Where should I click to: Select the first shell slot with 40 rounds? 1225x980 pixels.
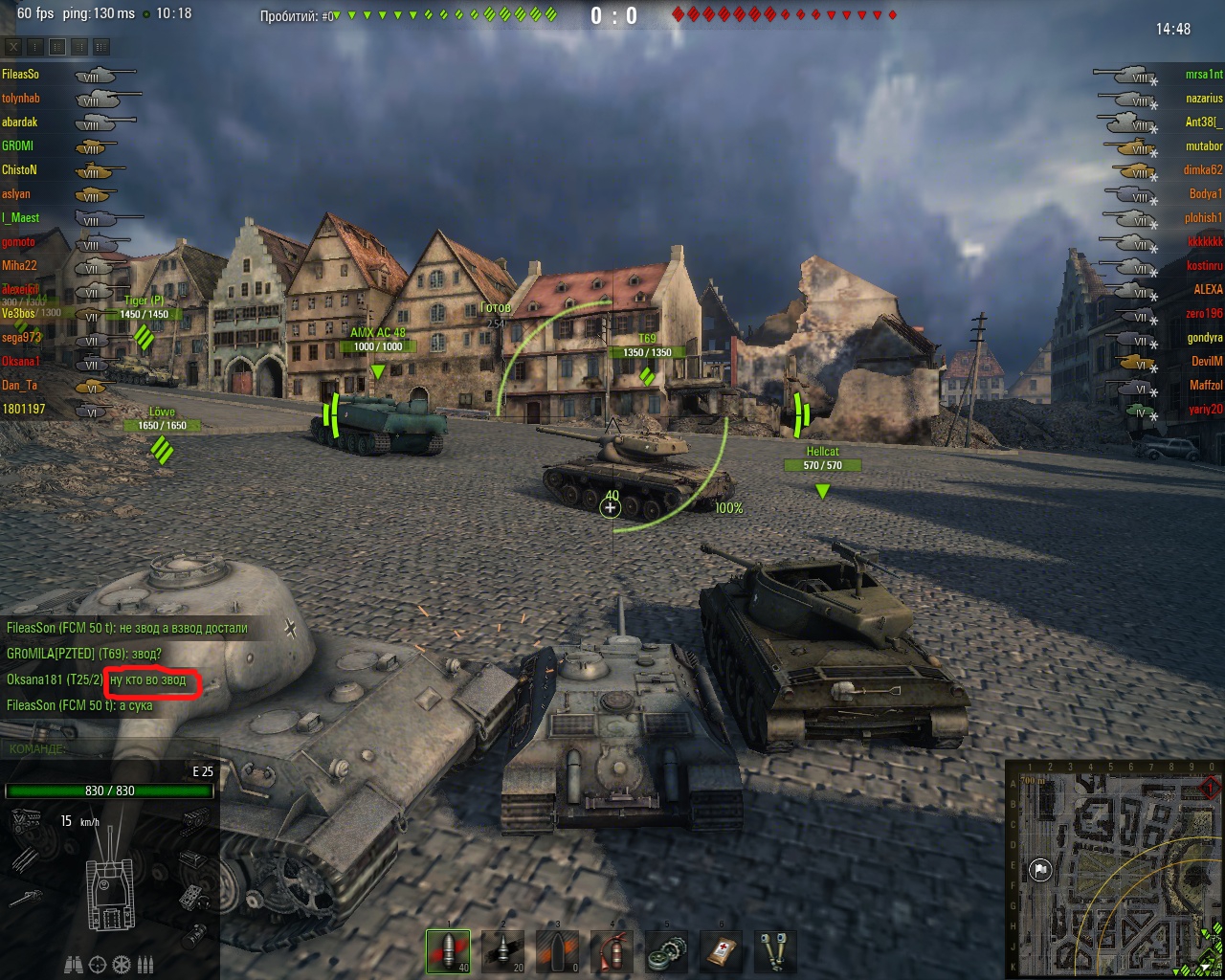click(x=448, y=951)
